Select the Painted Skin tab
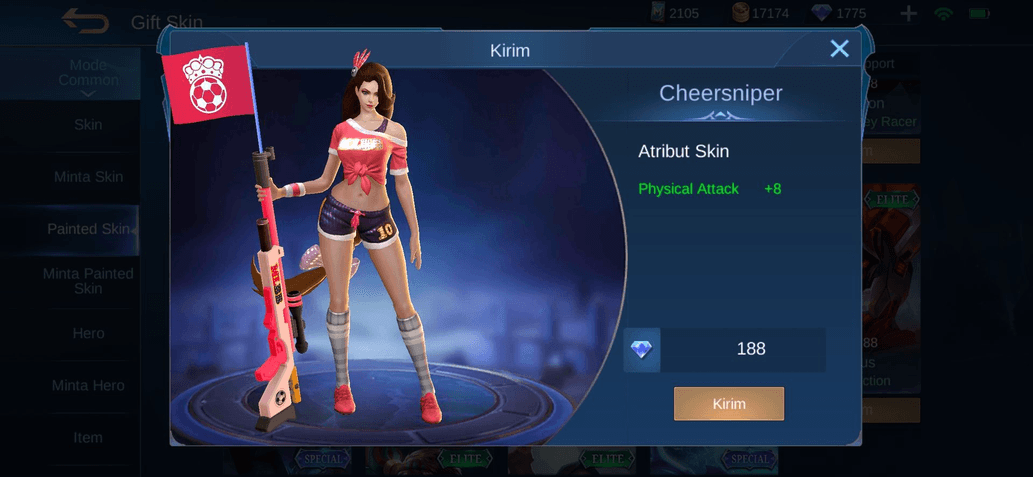The height and width of the screenshot is (477, 1033). [88, 229]
